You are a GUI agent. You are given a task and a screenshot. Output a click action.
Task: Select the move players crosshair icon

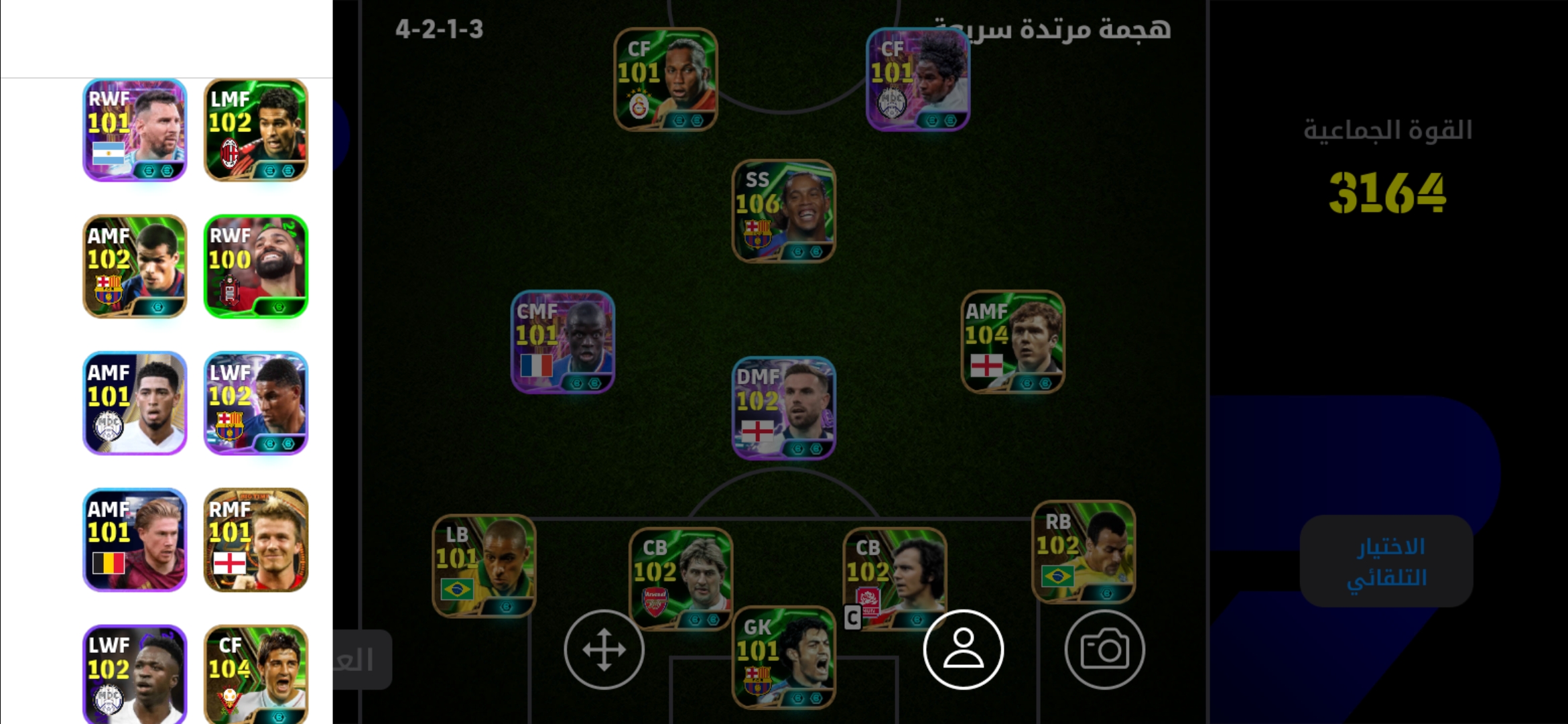click(602, 649)
